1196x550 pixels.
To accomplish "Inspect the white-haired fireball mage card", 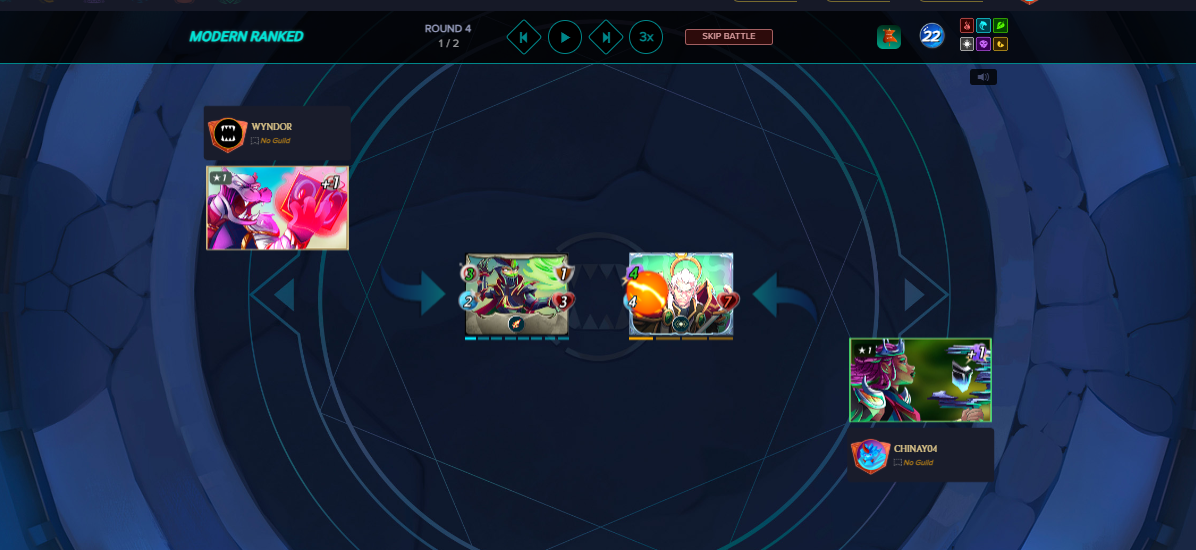I will click(681, 294).
